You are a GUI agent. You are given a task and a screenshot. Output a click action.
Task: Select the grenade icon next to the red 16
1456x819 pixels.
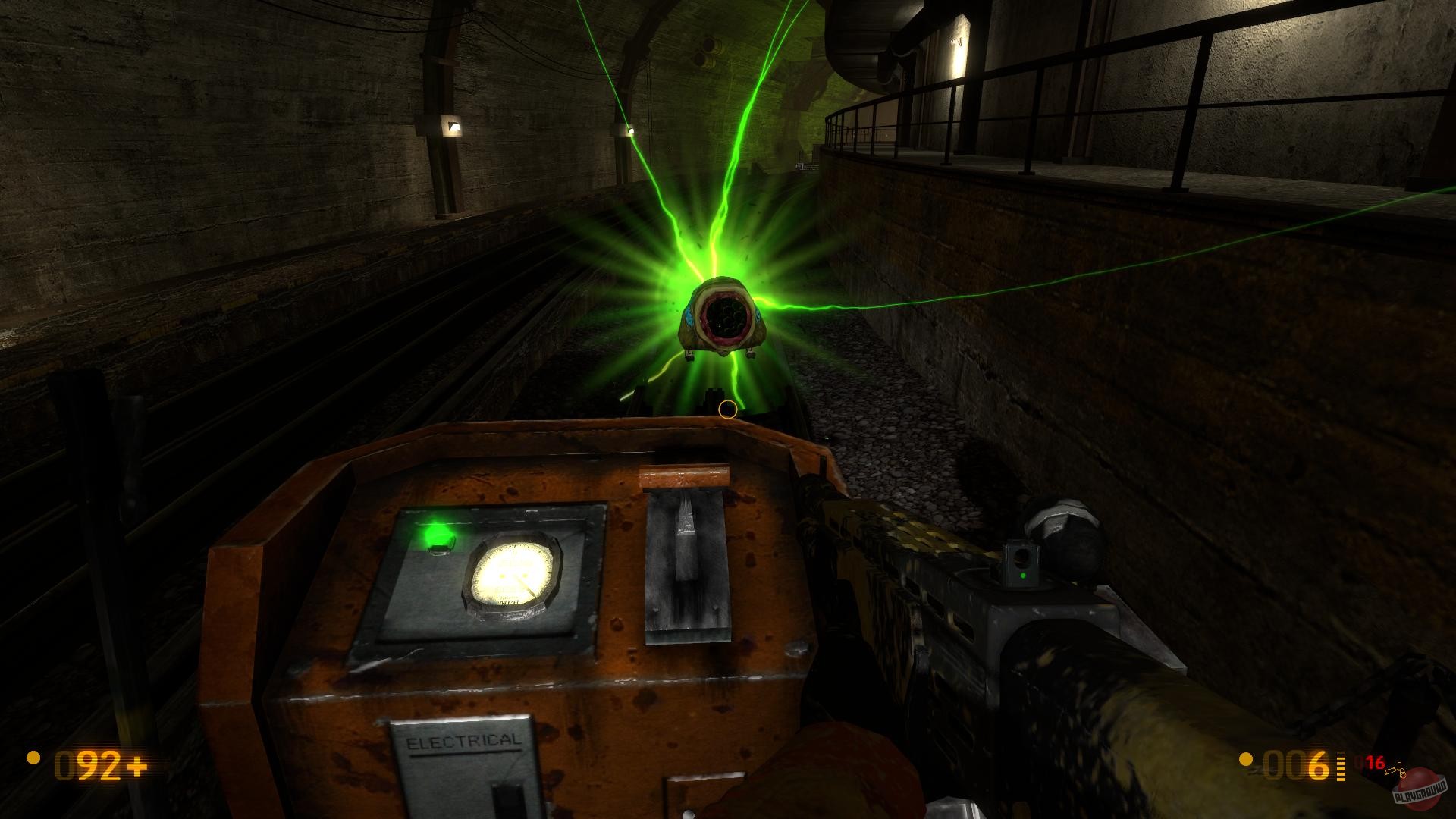click(x=1401, y=768)
